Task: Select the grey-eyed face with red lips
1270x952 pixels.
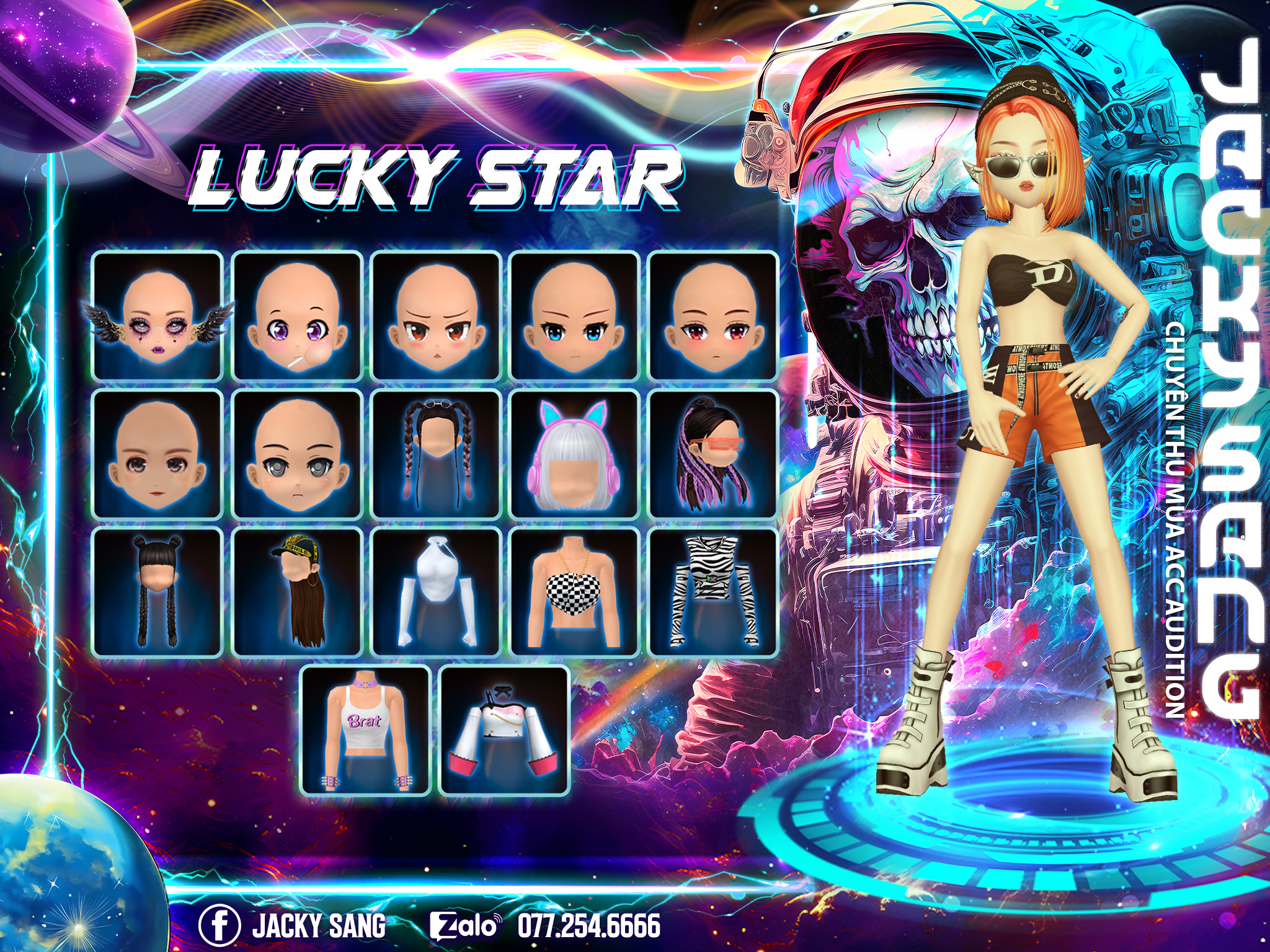Action: [158, 454]
